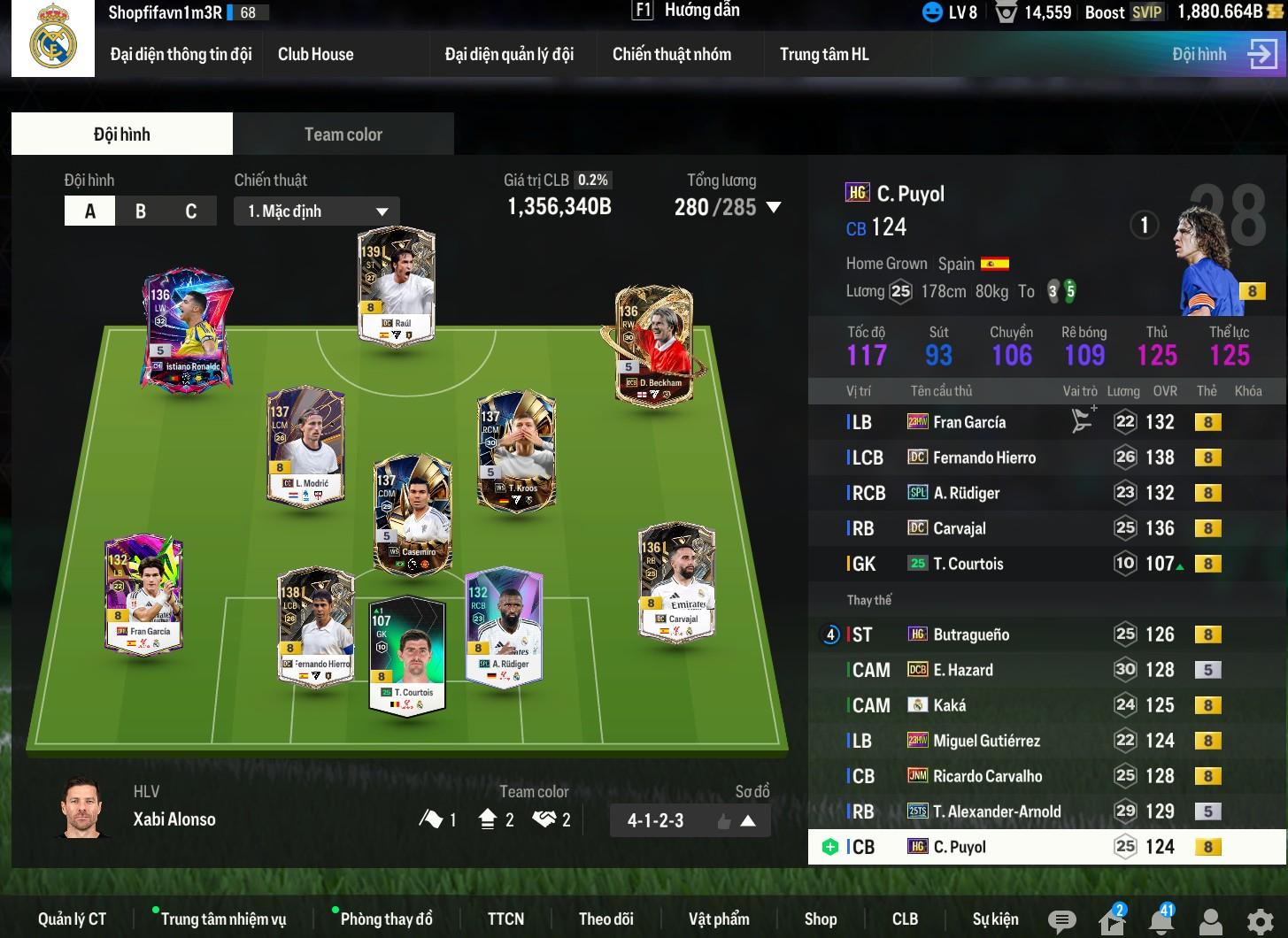
Task: Pick the T. Courtois goalkeeper card
Action: click(x=407, y=655)
